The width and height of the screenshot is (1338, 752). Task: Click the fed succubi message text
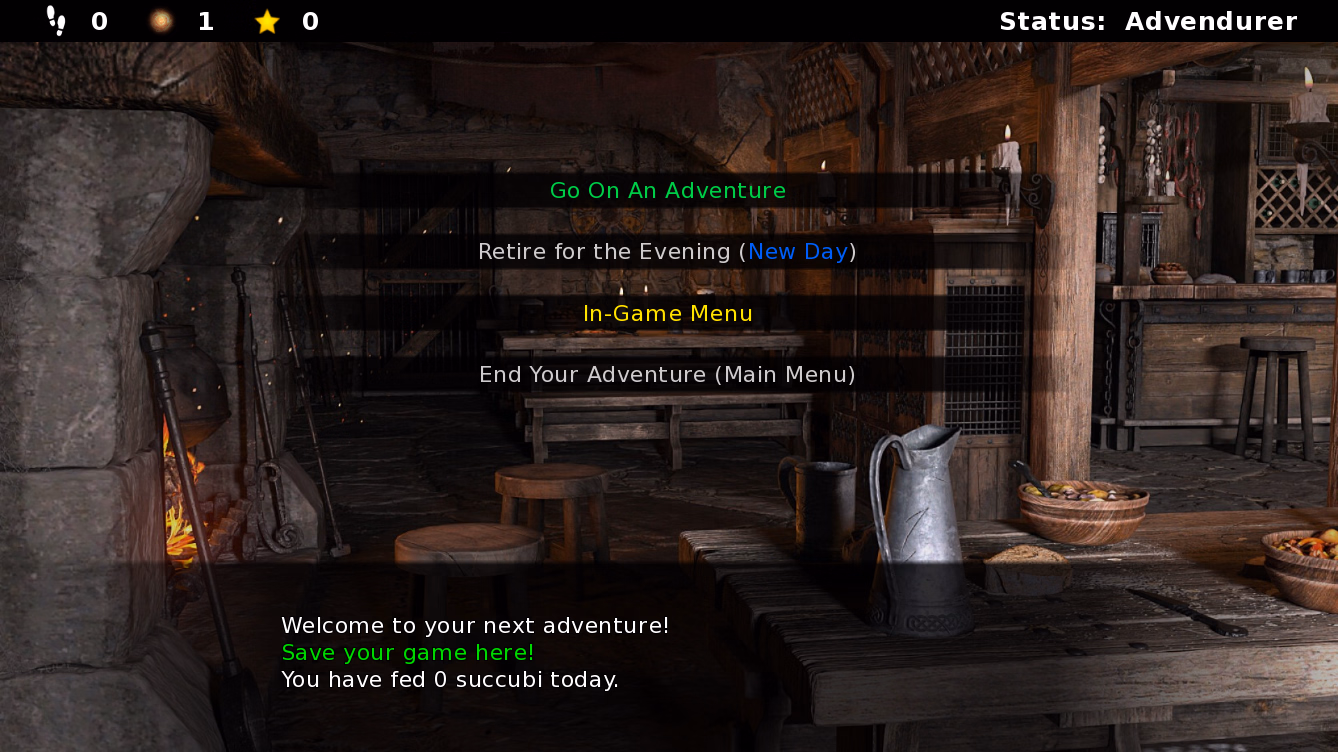[450, 679]
